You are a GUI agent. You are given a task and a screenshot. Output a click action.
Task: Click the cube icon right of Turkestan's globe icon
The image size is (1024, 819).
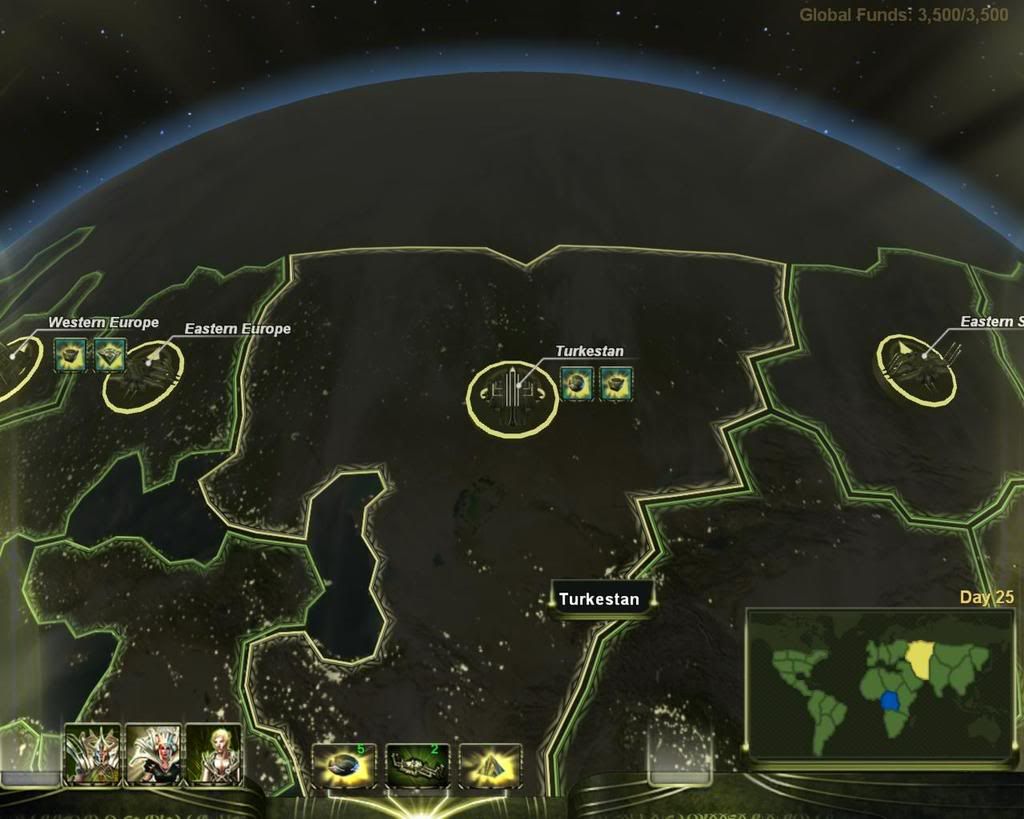click(616, 382)
